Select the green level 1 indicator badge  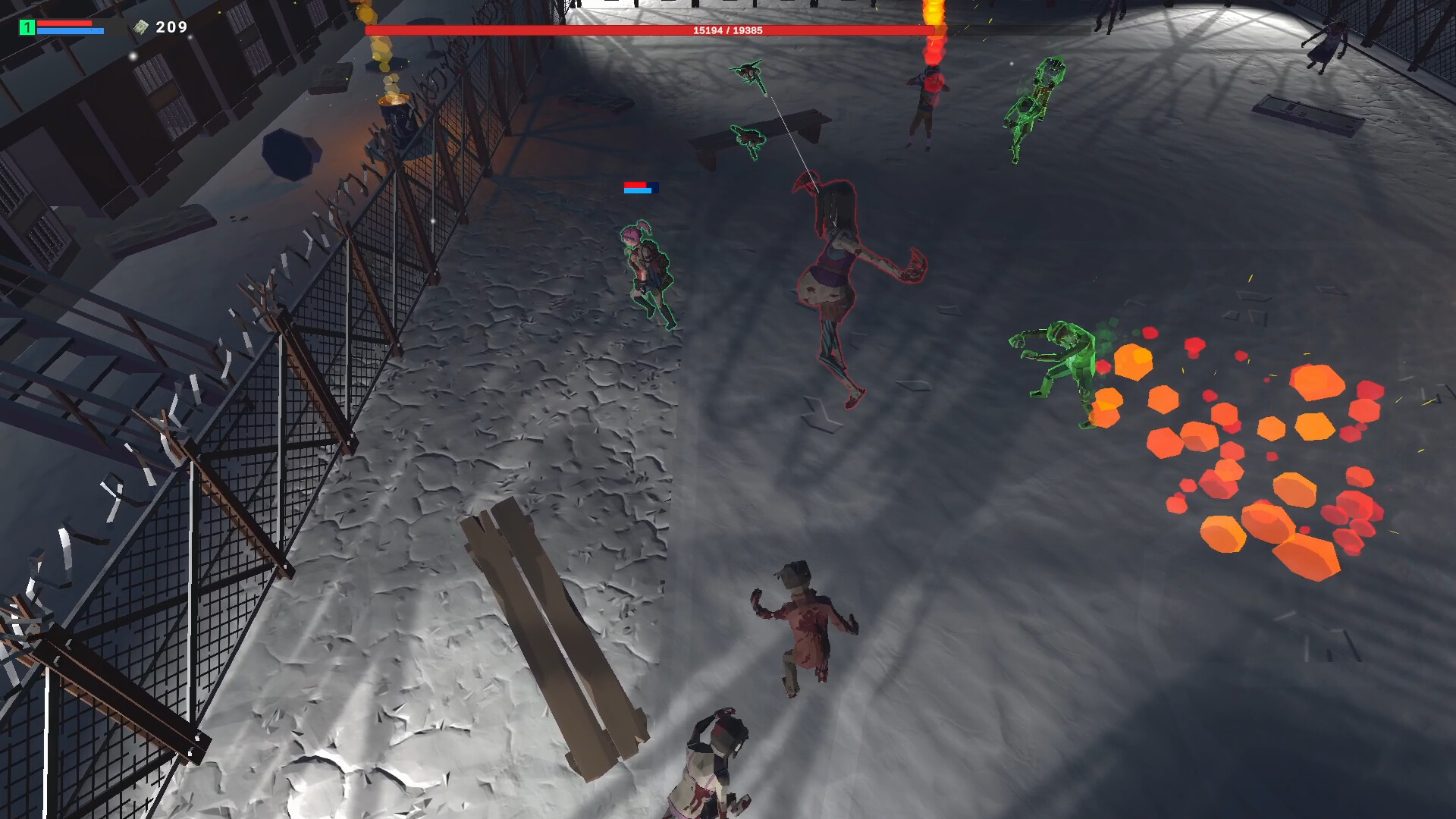pyautogui.click(x=27, y=27)
